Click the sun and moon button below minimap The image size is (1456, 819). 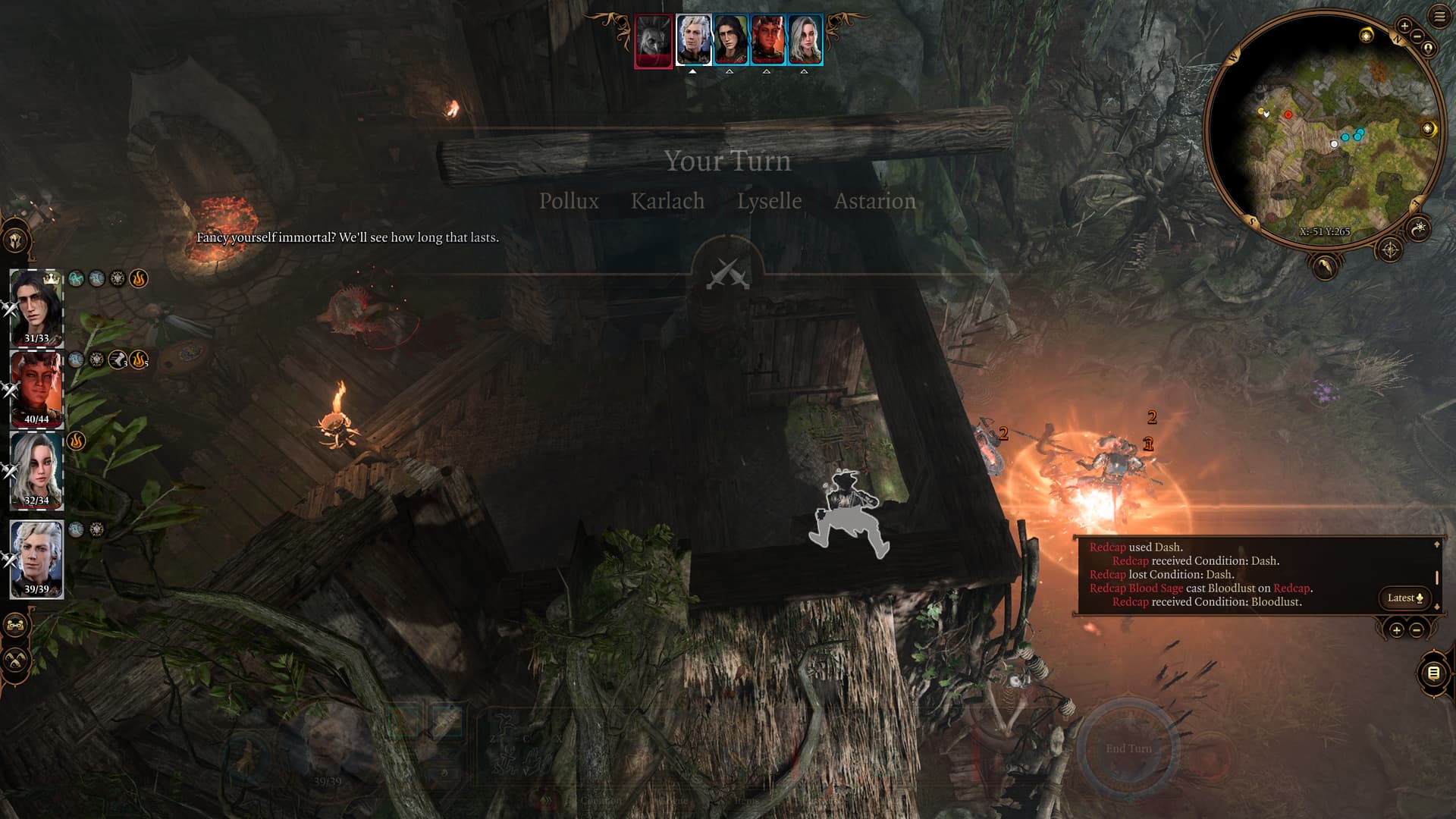[x=1419, y=227]
